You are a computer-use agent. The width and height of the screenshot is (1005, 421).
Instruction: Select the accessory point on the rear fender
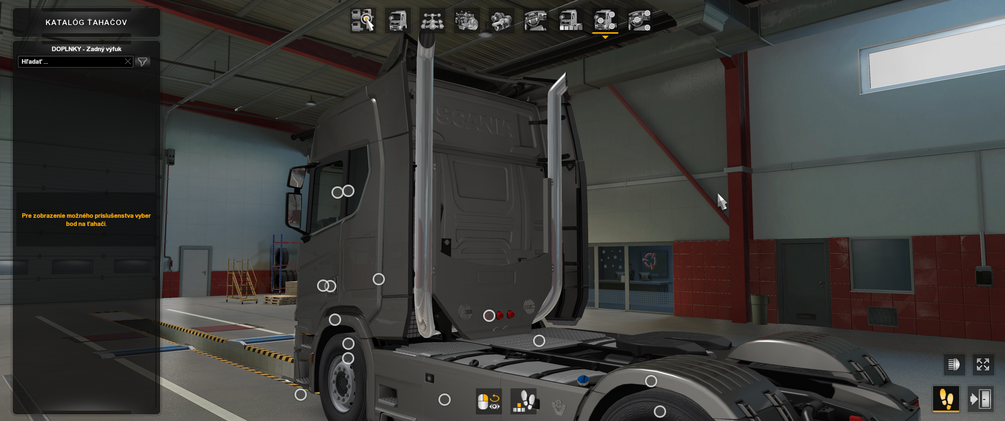[x=651, y=381]
